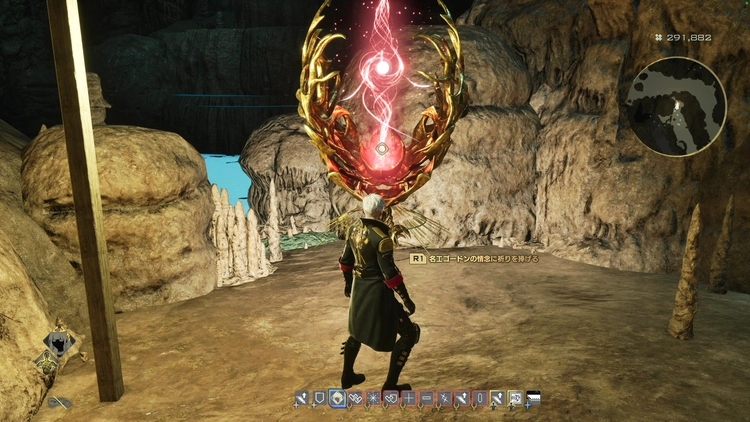Screen dimensions: 750x422
Task: Select the highlighted gem hotbar slot
Action: coord(338,398)
